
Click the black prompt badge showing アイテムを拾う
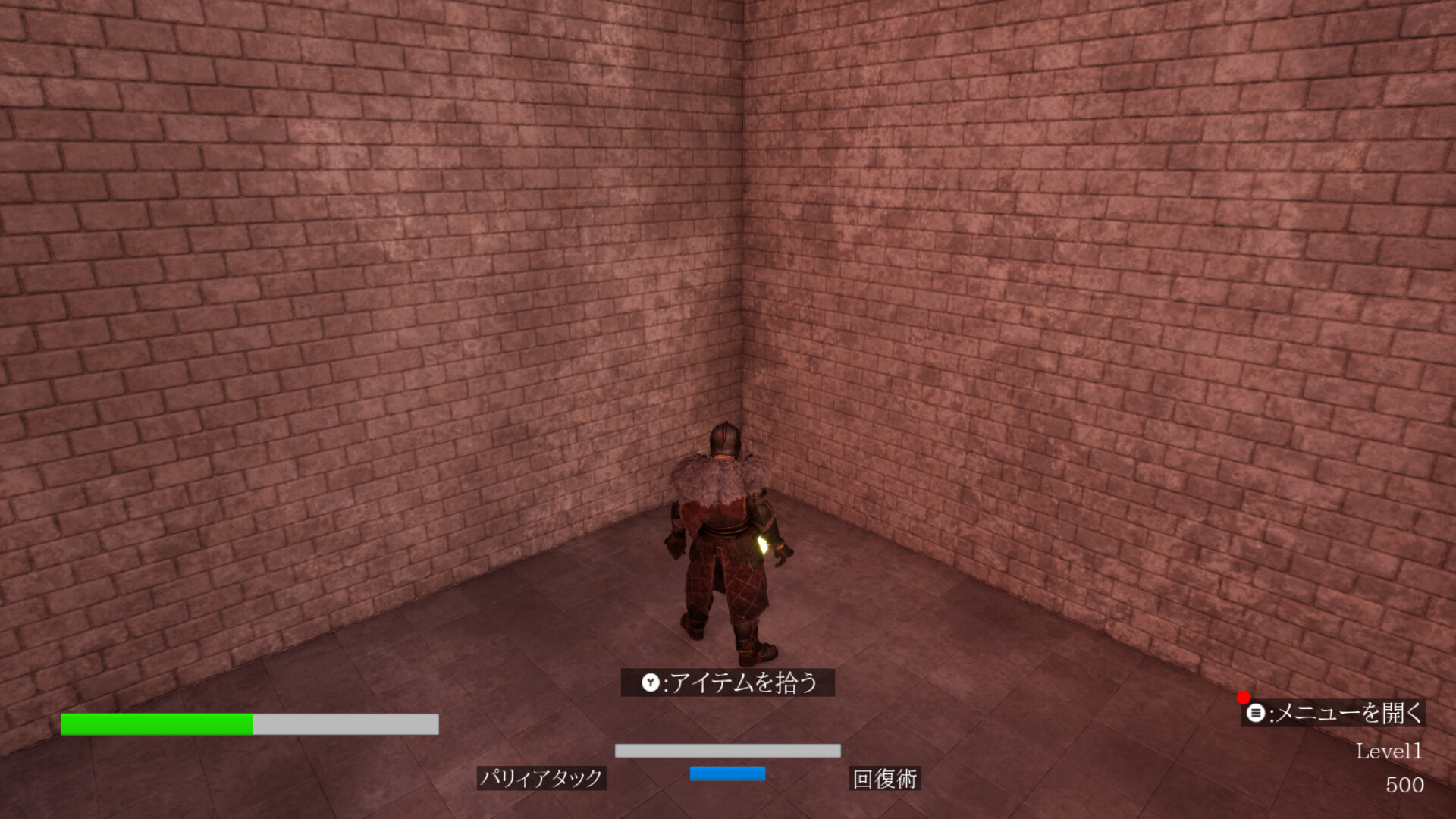tap(728, 683)
